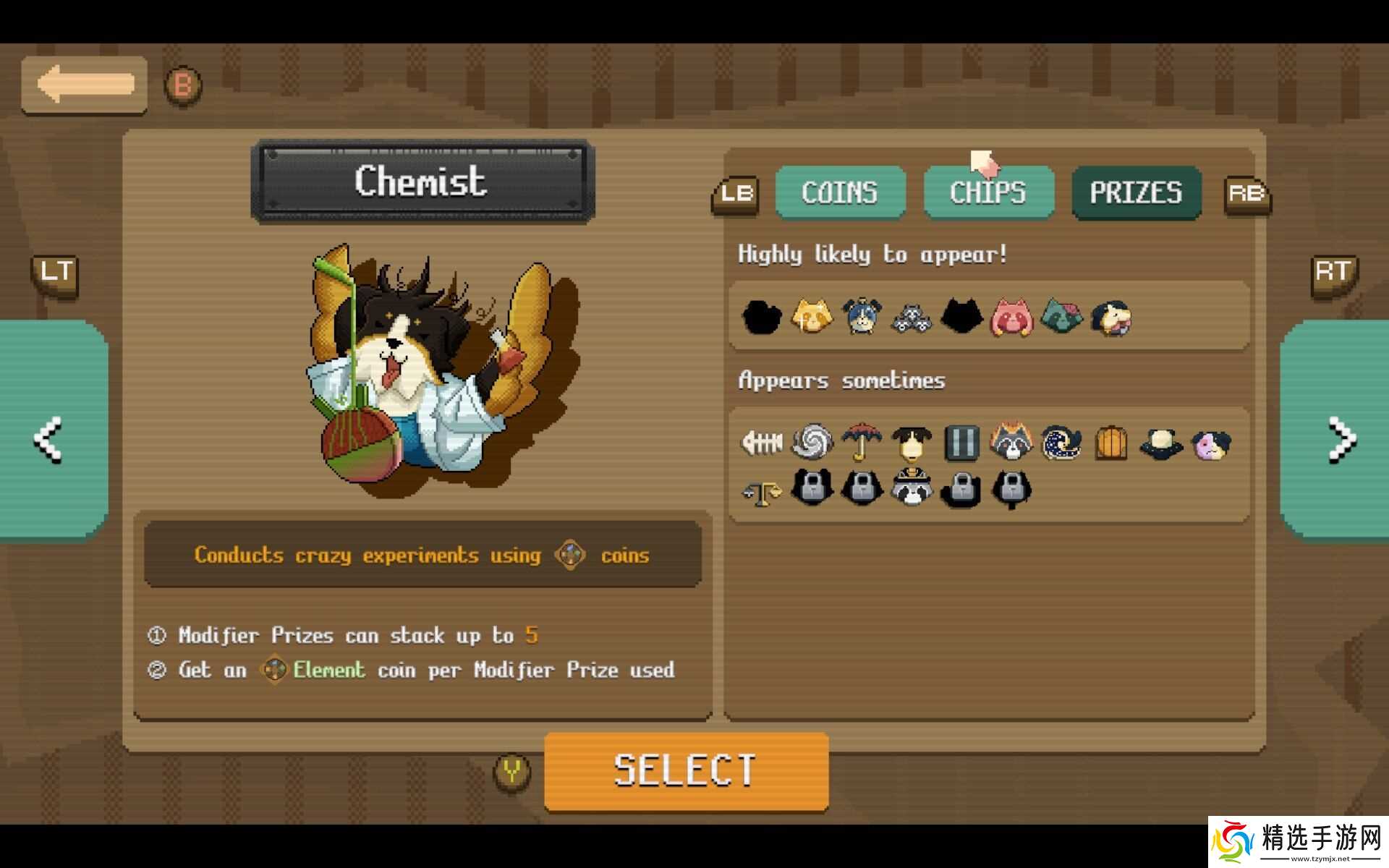1389x868 pixels.
Task: Select the fish bone prize icon
Action: (762, 441)
